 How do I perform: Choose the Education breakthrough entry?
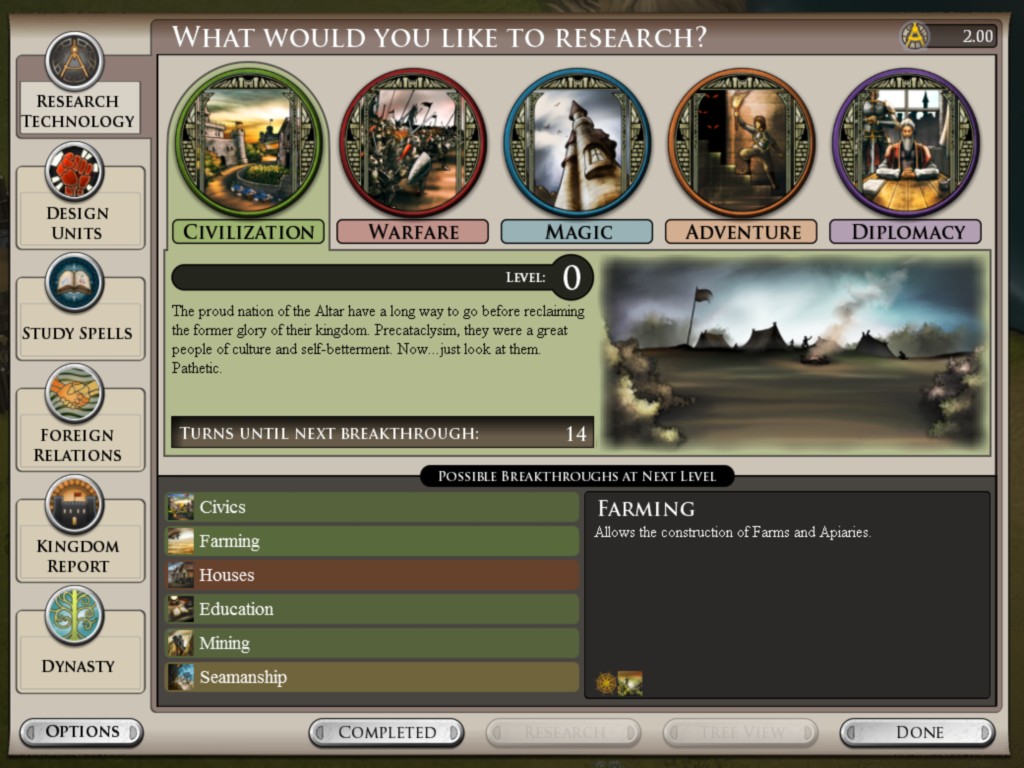(x=372, y=609)
